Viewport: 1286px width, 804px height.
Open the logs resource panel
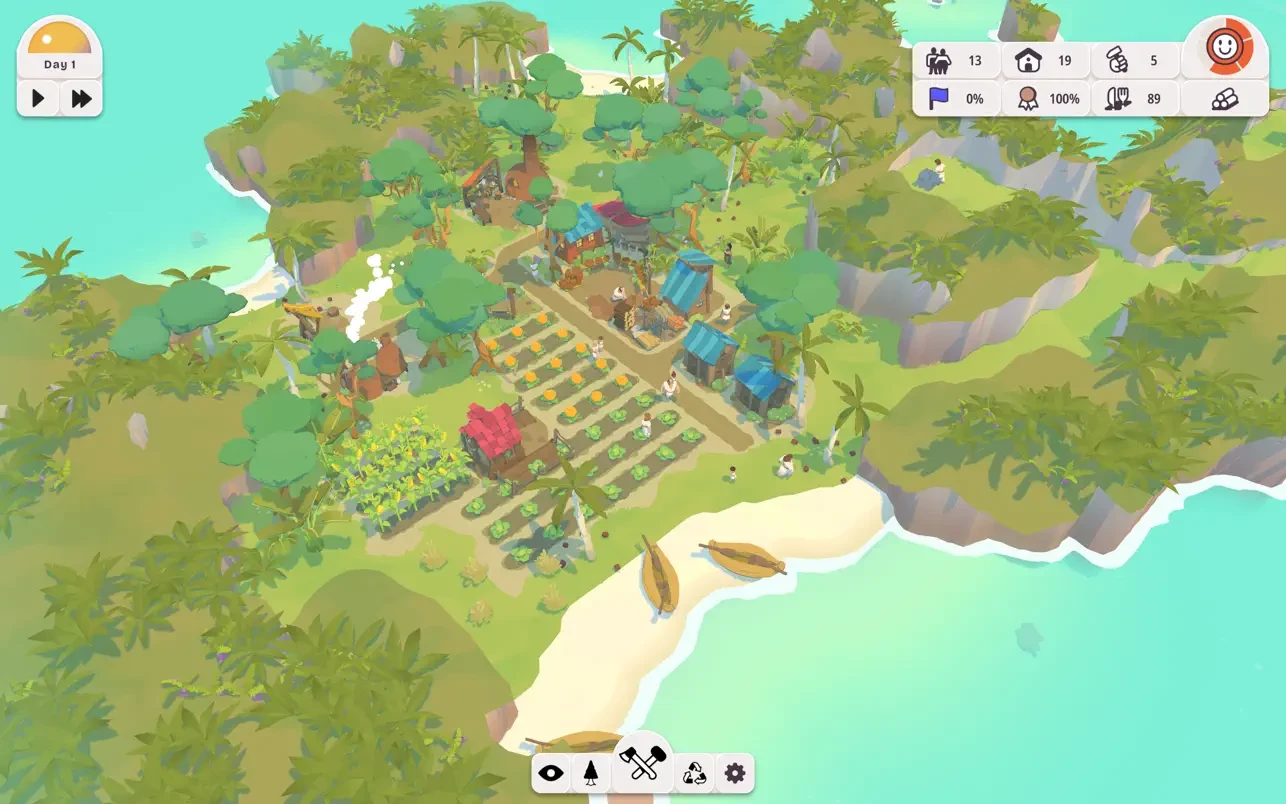(x=1226, y=98)
